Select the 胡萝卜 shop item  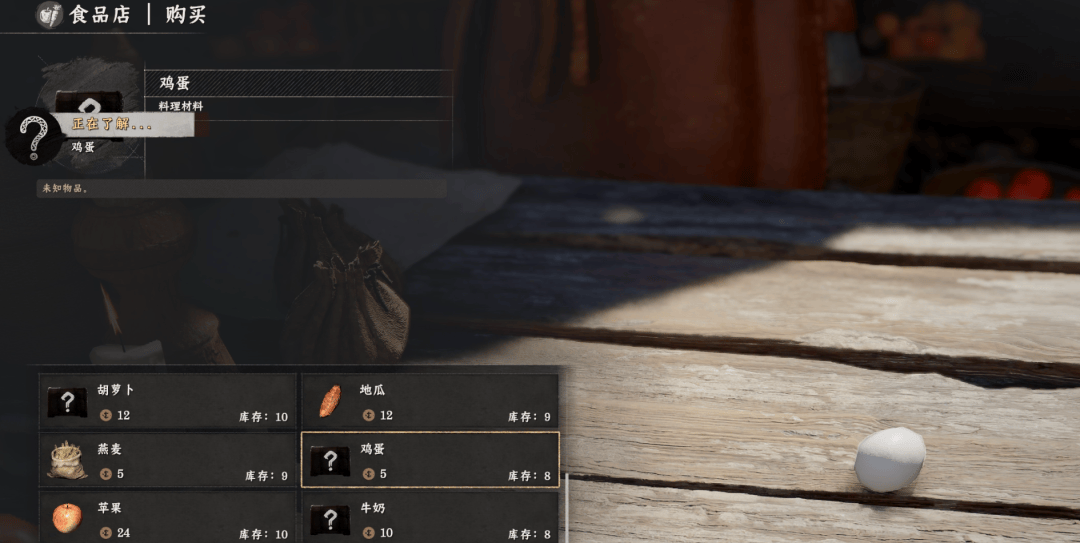click(168, 401)
